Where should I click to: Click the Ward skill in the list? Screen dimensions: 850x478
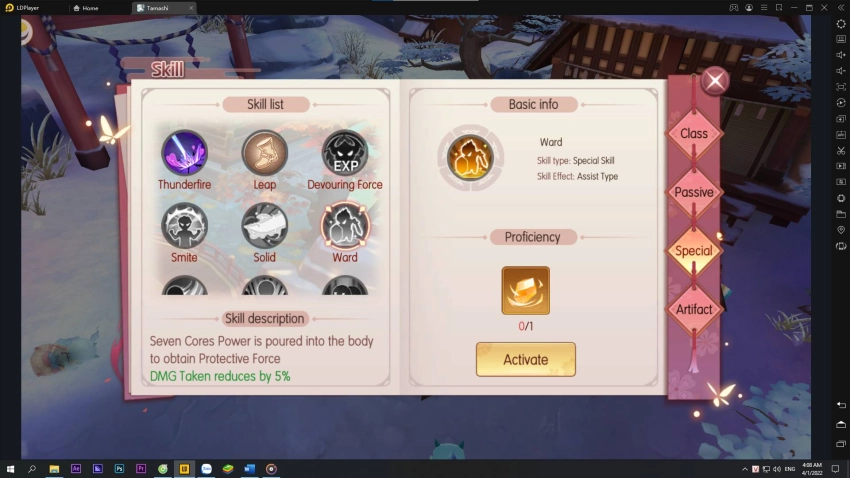pos(345,225)
